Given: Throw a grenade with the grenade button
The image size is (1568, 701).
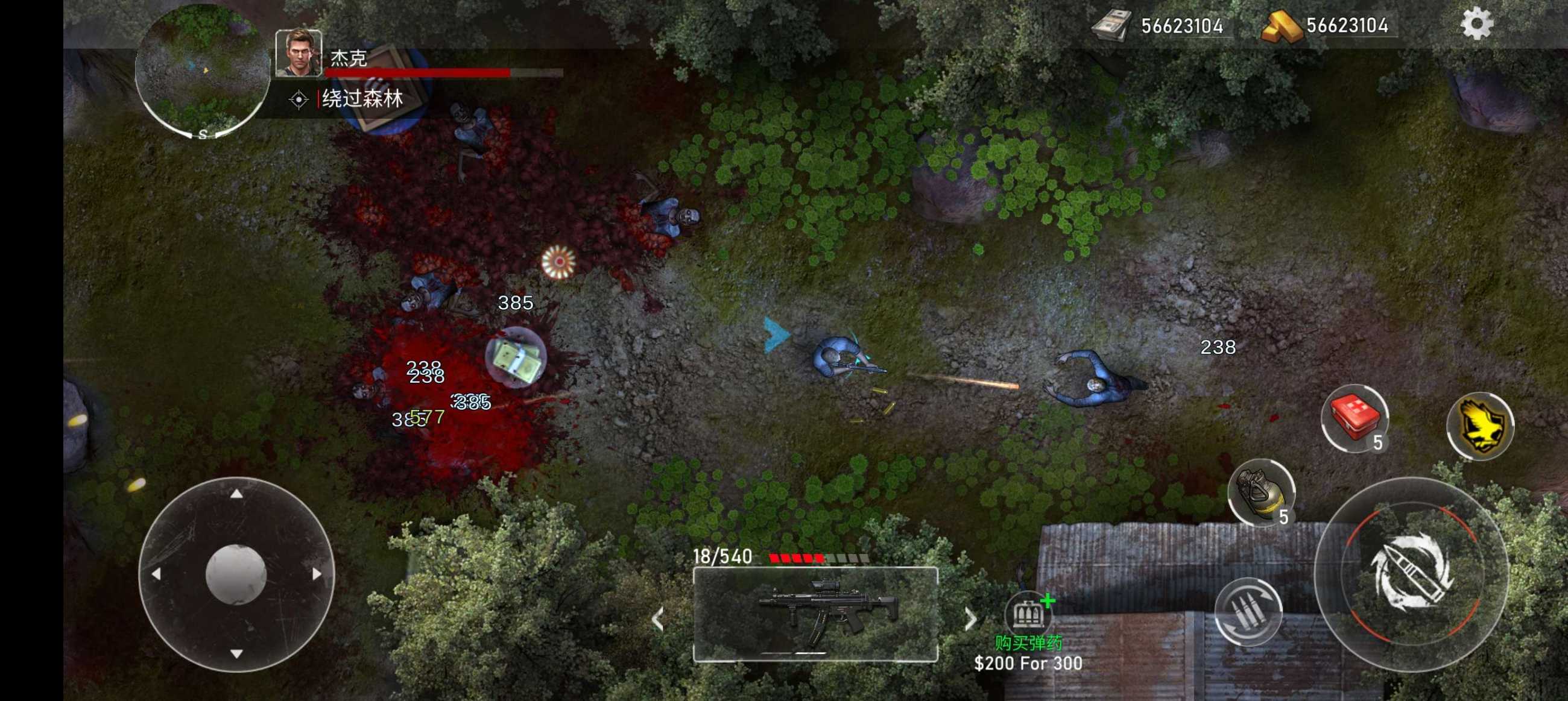Looking at the screenshot, I should 1260,492.
